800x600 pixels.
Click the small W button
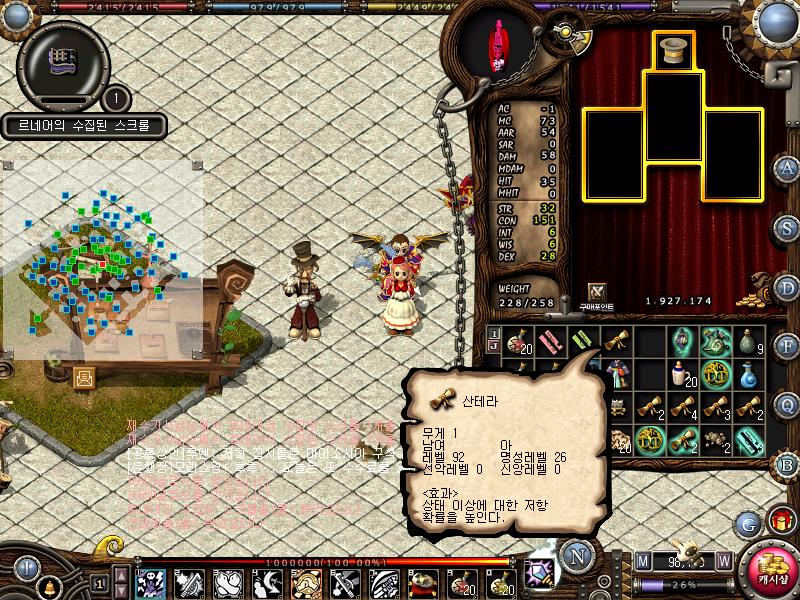[722, 560]
